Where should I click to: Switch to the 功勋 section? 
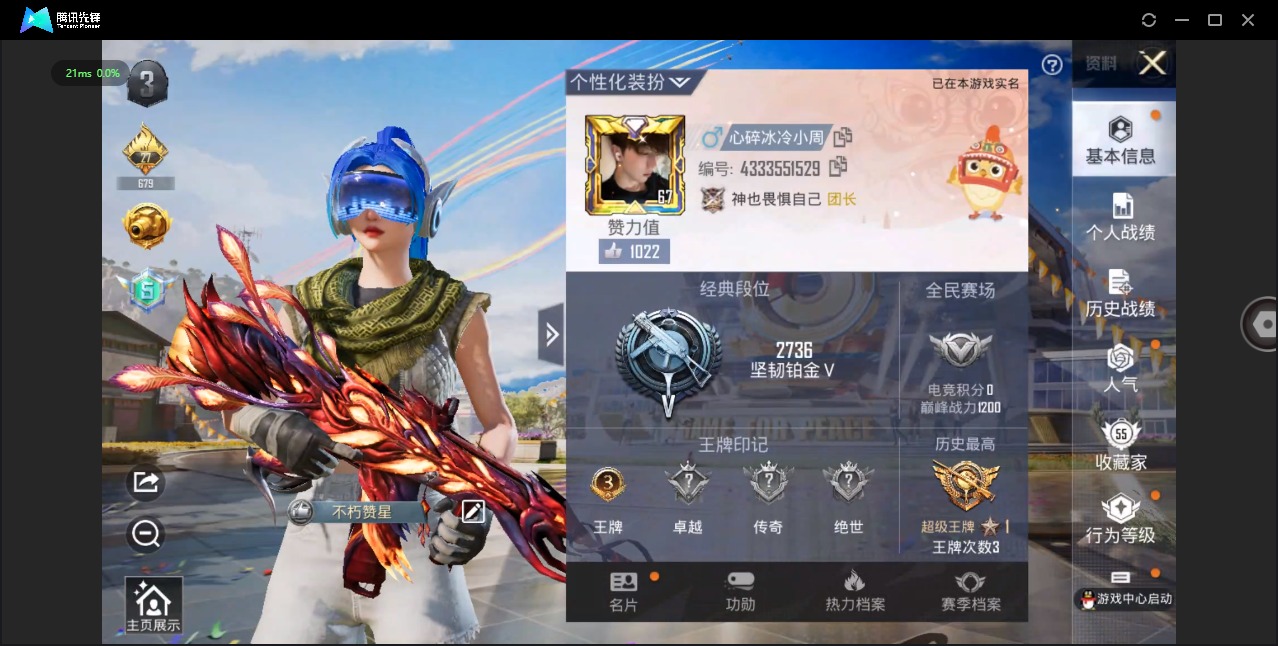point(740,592)
